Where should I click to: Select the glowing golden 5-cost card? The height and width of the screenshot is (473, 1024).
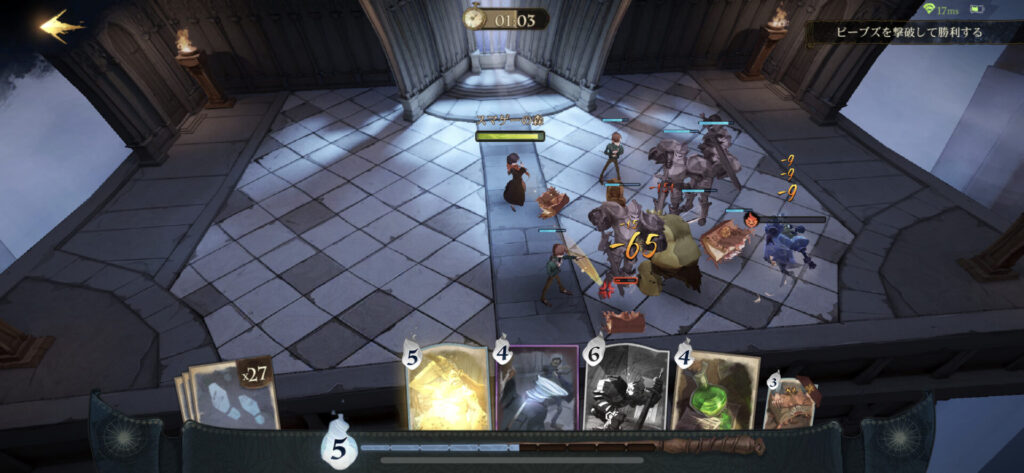(x=449, y=389)
